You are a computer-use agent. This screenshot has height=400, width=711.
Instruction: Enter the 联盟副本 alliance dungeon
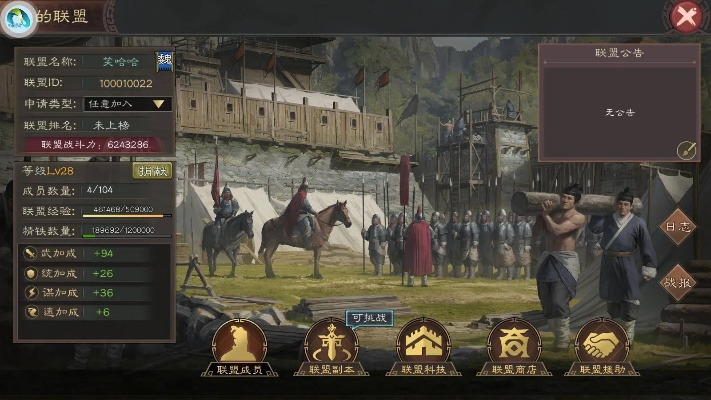click(x=331, y=345)
